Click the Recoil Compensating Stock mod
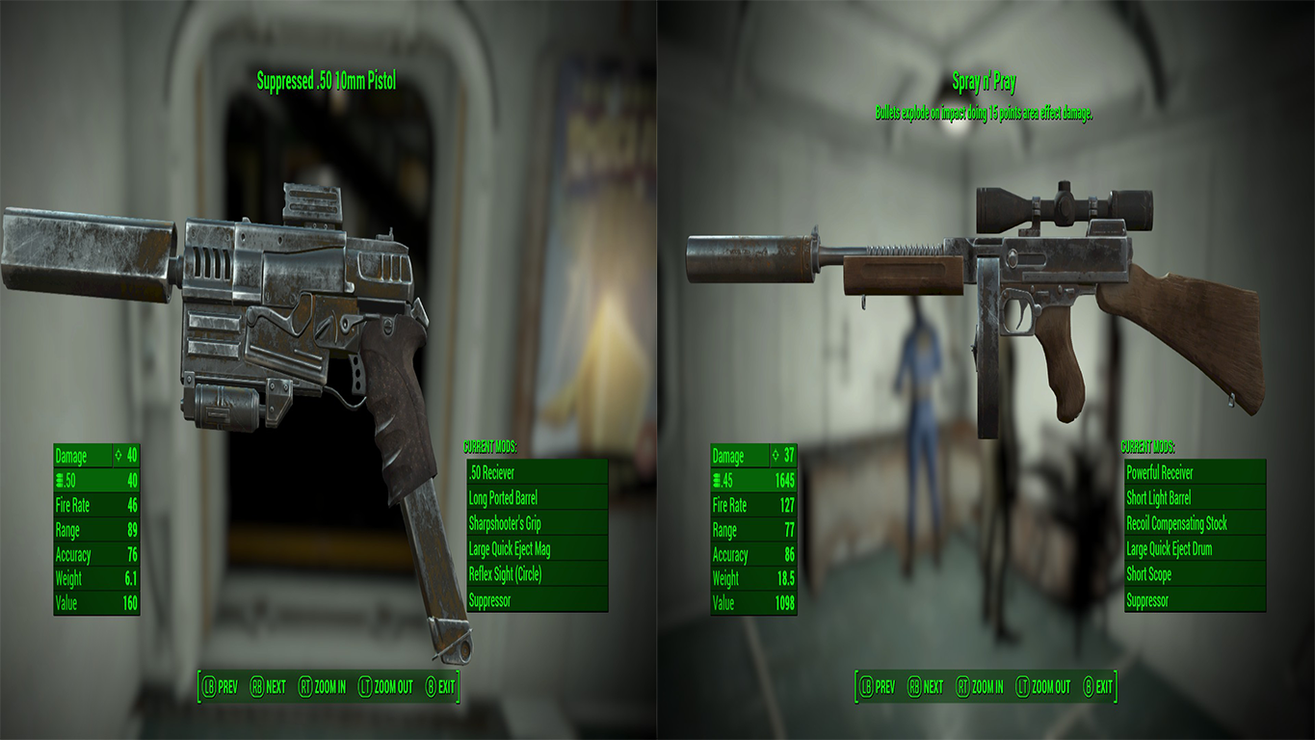This screenshot has height=740, width=1315. [1195, 523]
